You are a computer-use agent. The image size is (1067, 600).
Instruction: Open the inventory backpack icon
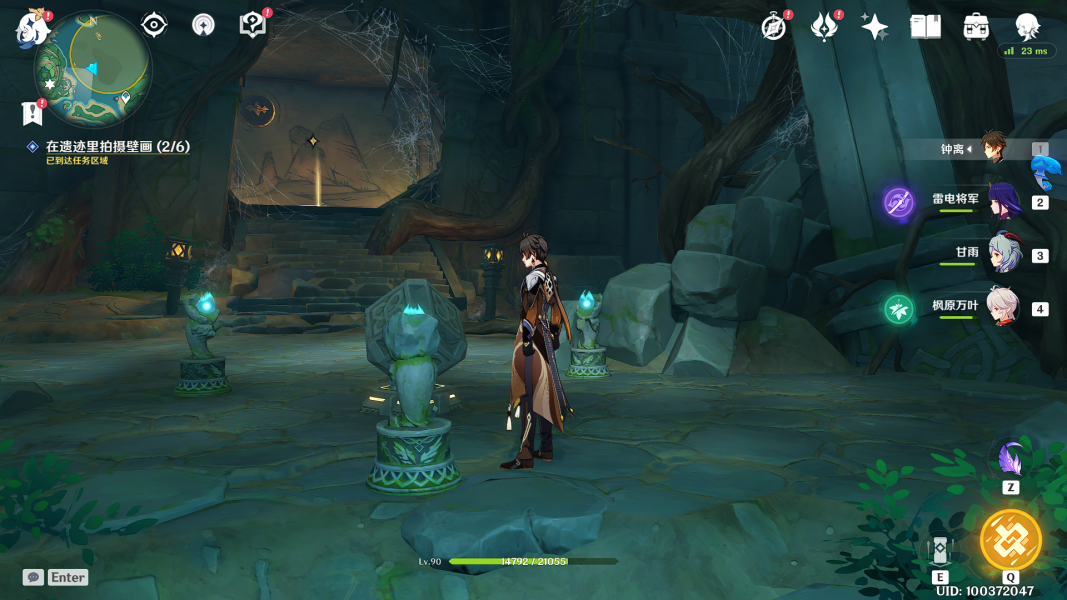976,27
